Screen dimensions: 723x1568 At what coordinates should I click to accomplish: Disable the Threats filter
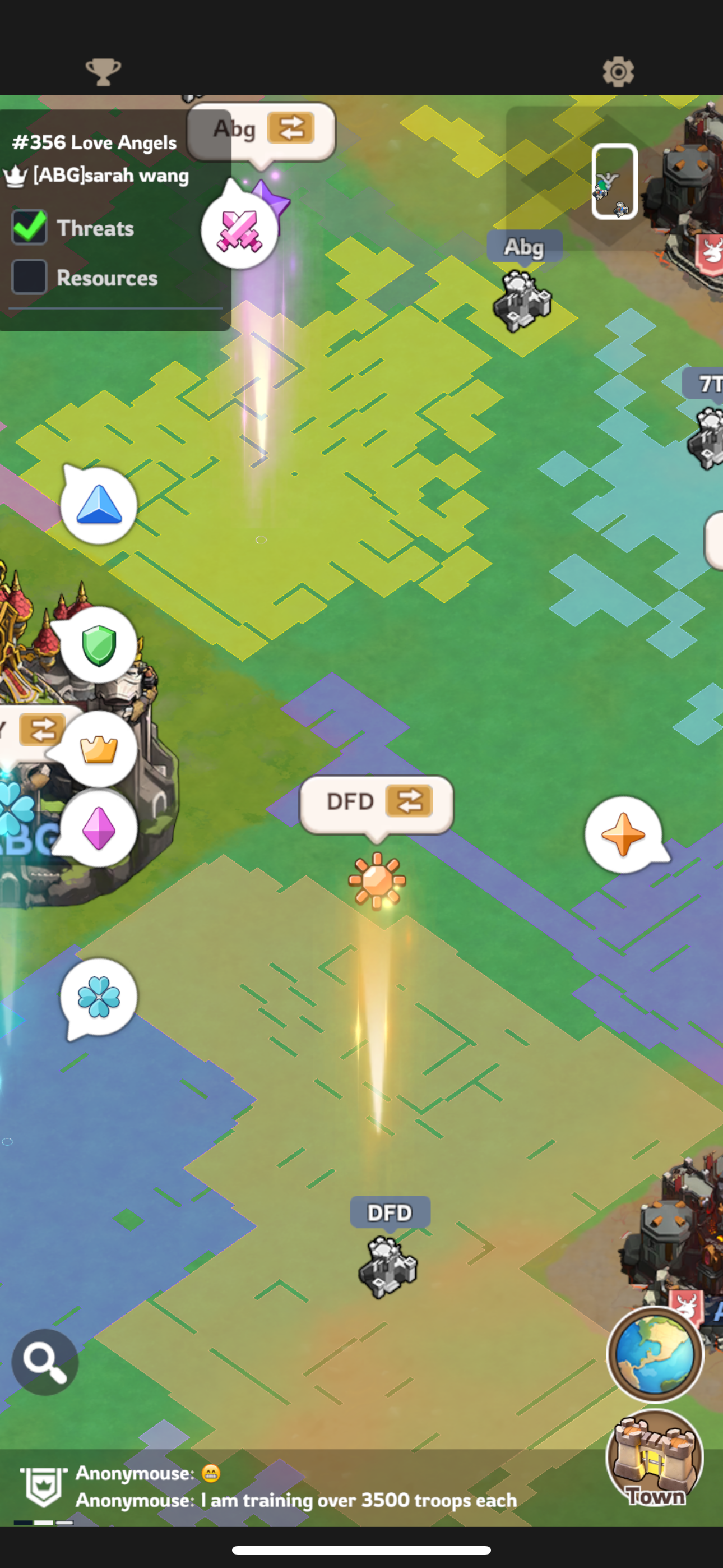[29, 228]
